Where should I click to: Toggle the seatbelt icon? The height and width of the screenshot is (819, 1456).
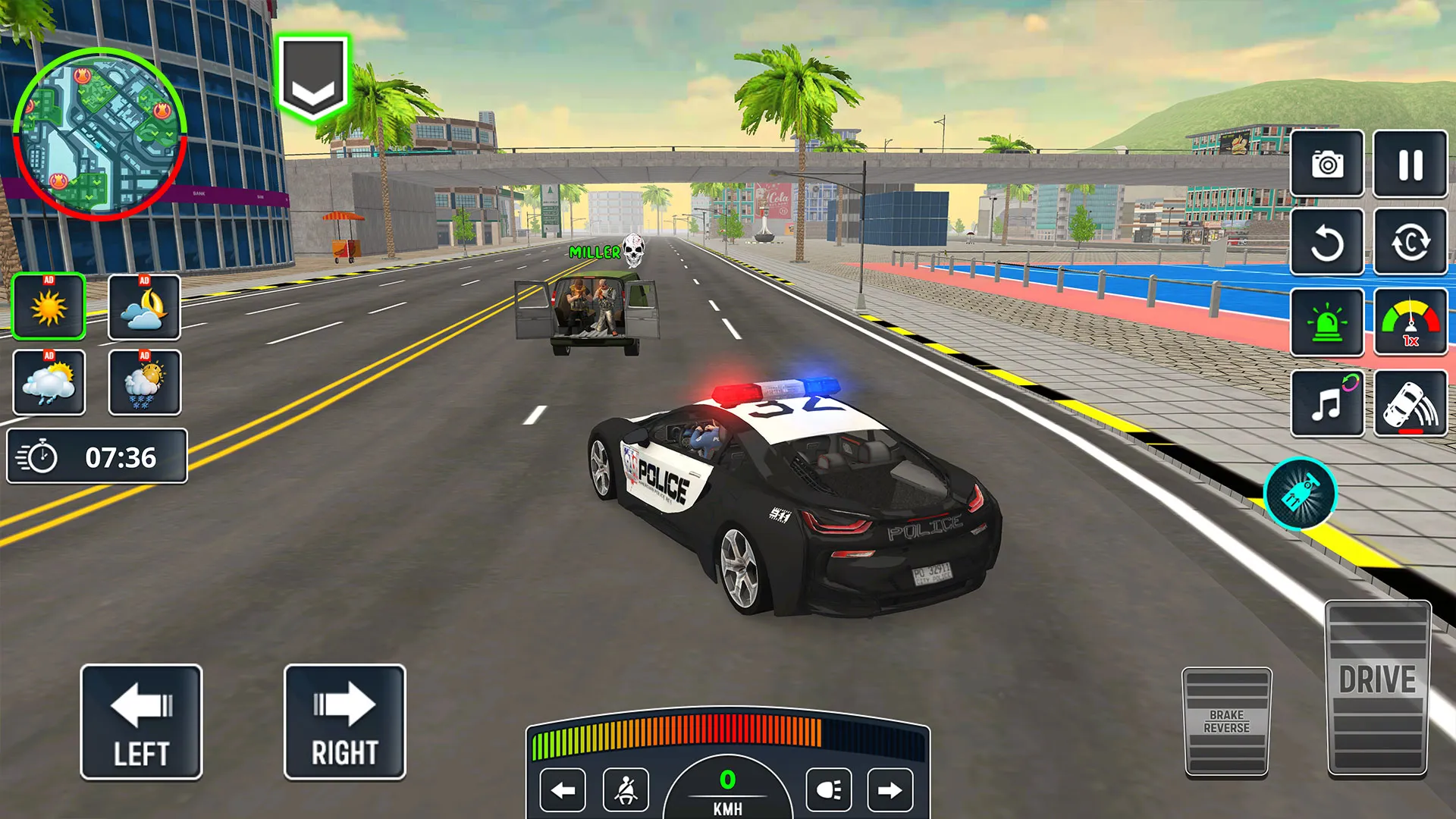[x=626, y=791]
